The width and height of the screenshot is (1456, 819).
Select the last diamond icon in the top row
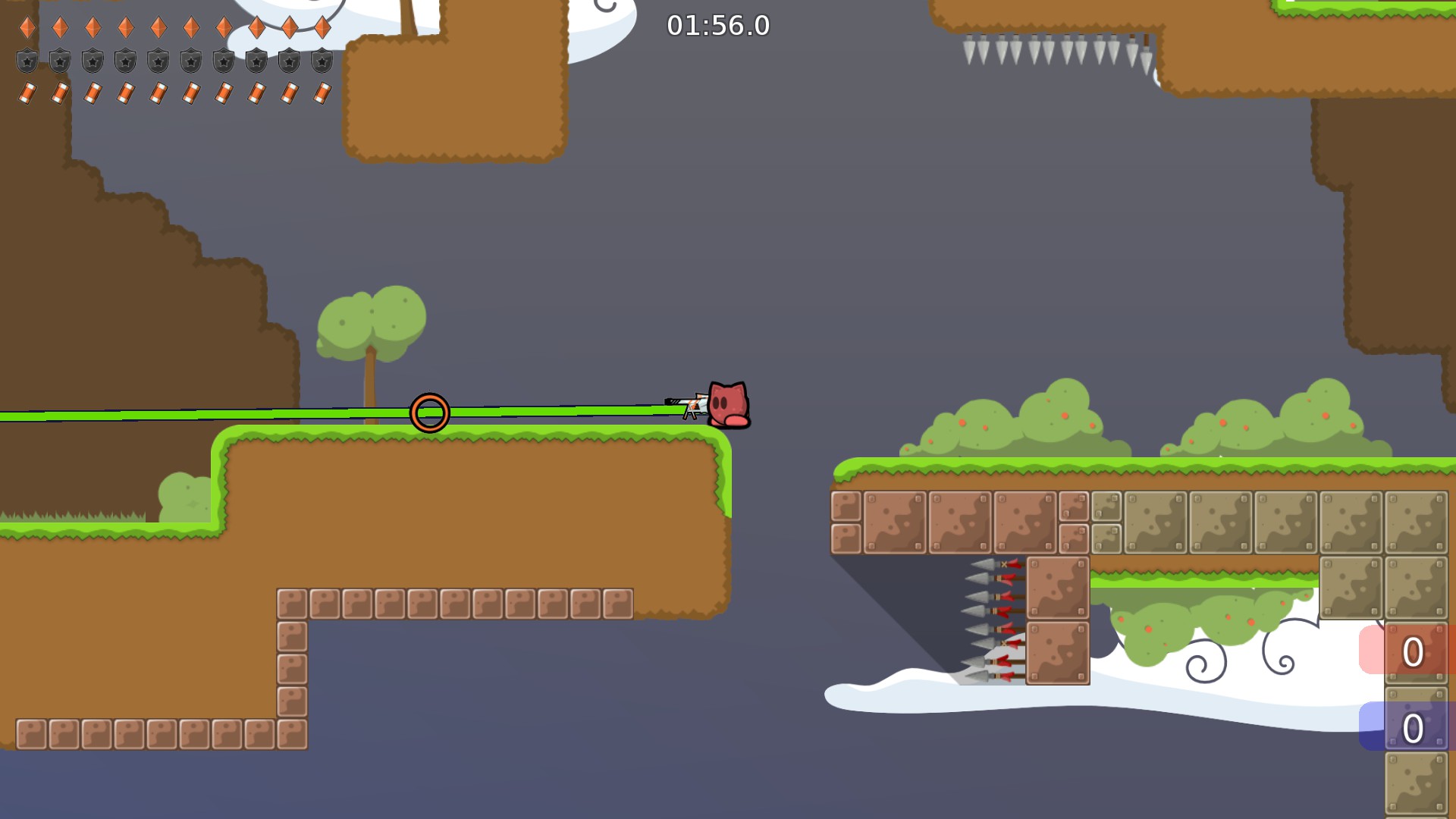(325, 27)
